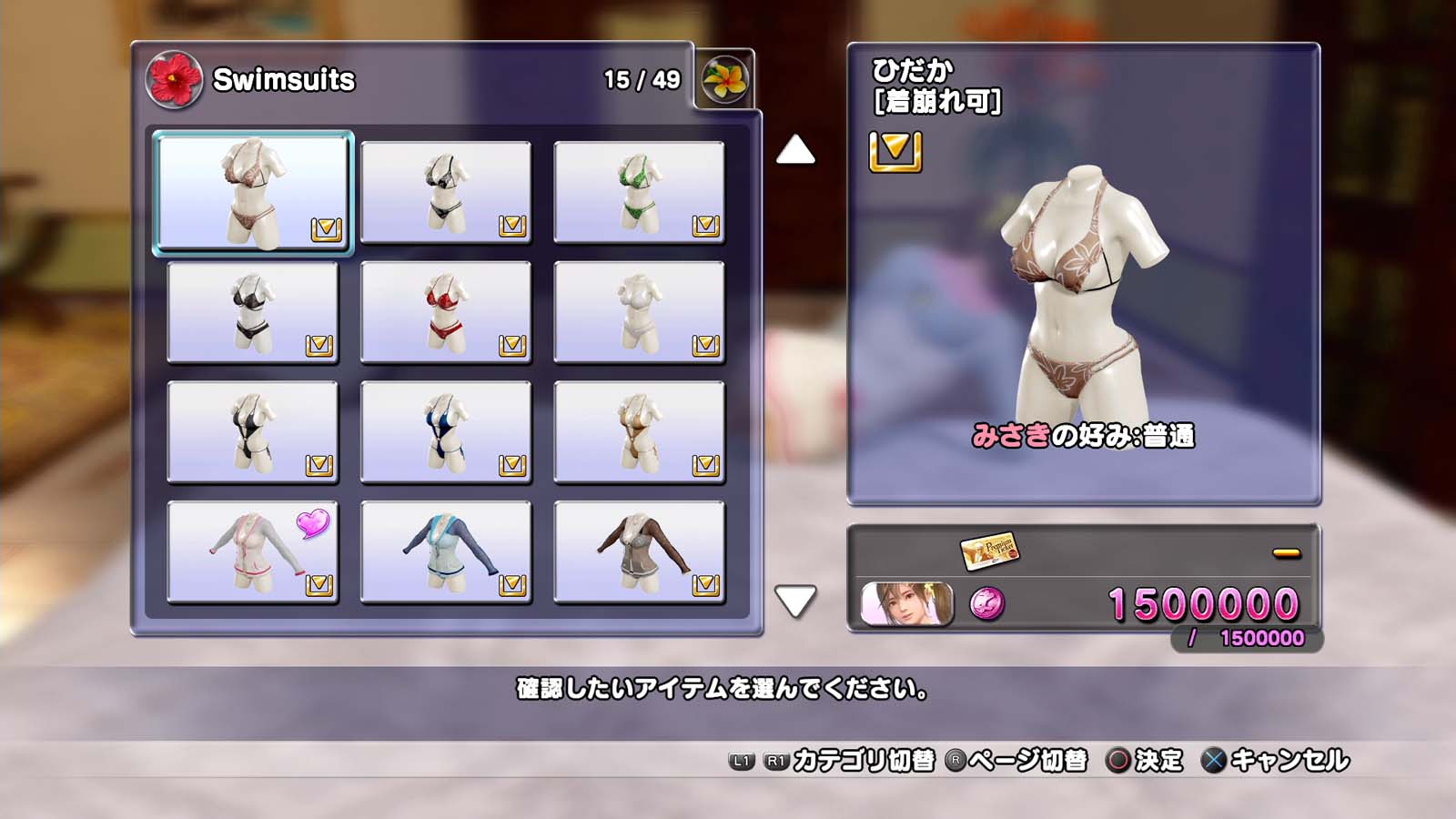
Task: Click the Premium Ticket icon
Action: [x=989, y=551]
